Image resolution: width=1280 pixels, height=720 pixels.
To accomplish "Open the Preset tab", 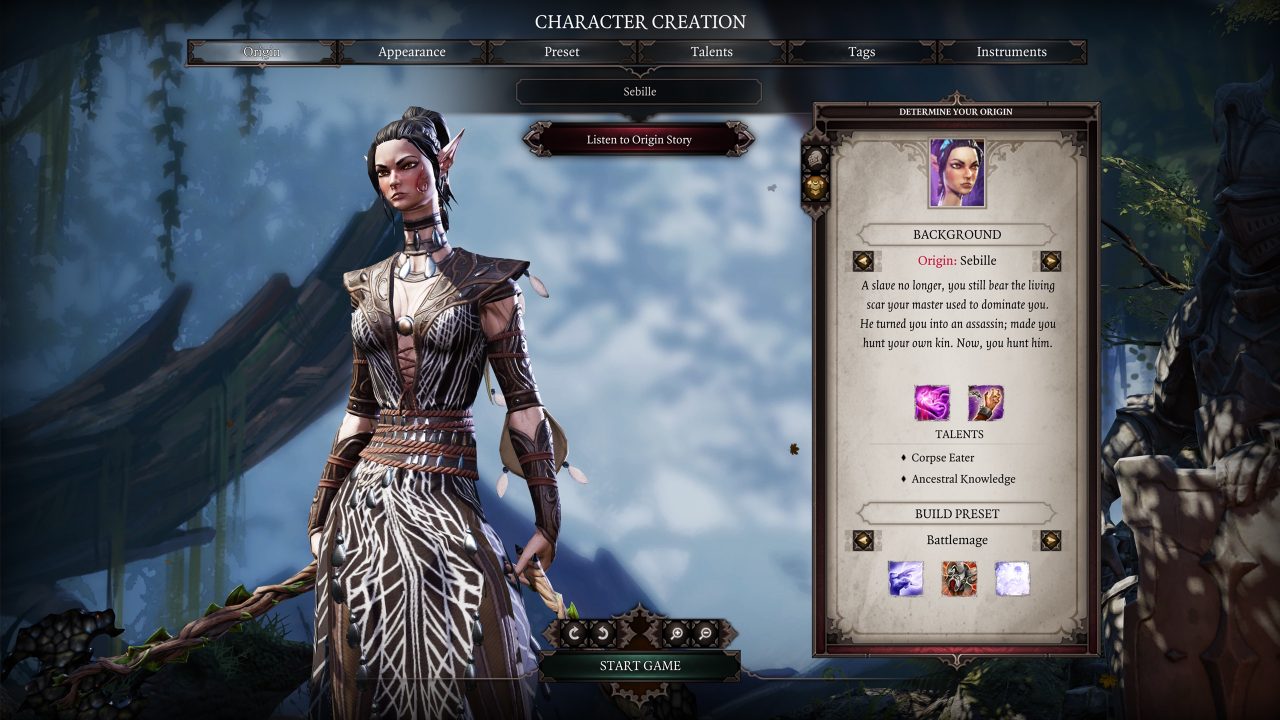I will click(x=562, y=52).
